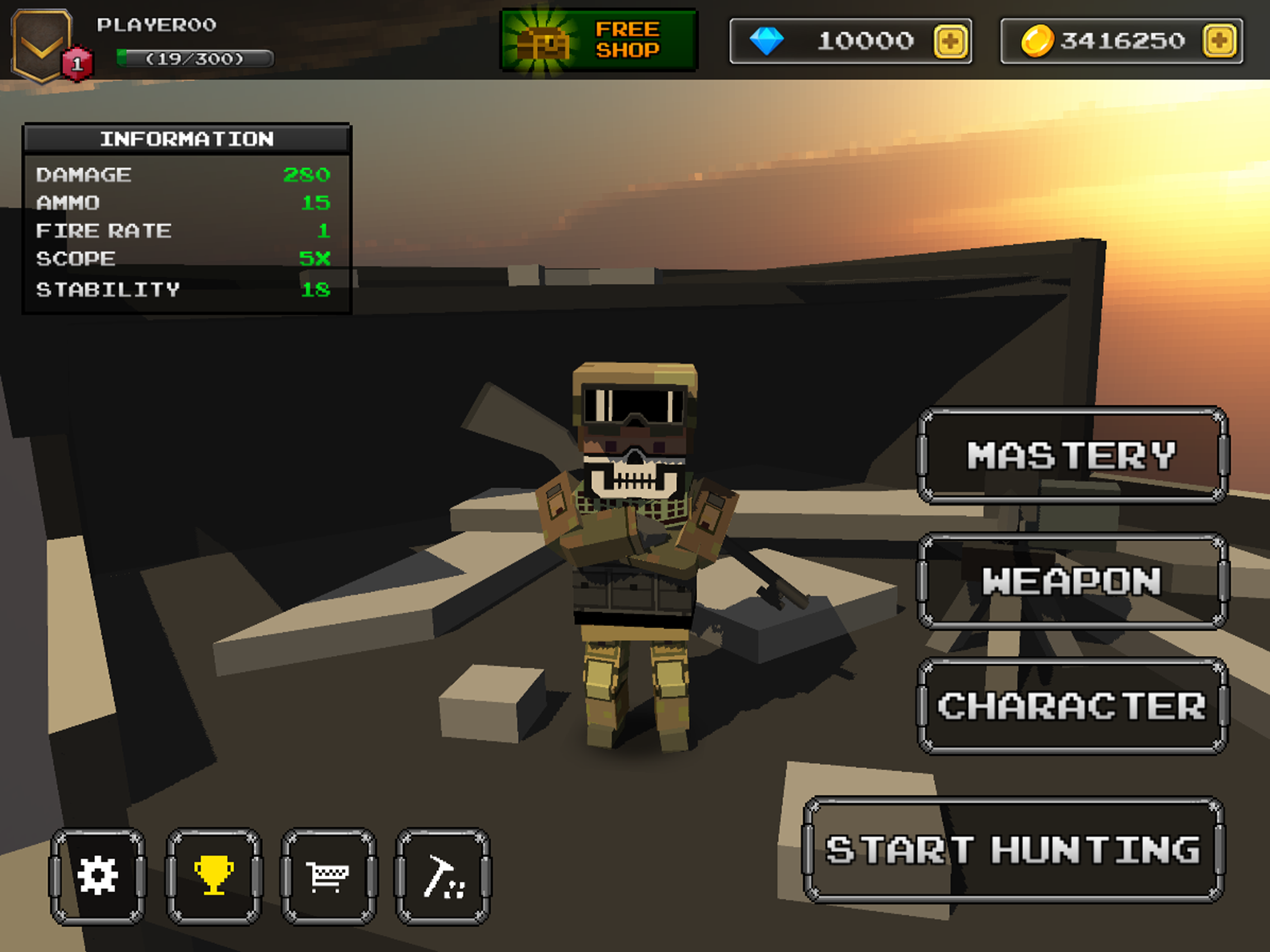The width and height of the screenshot is (1270, 952).
Task: Open the MASTERY menu
Action: click(1072, 456)
